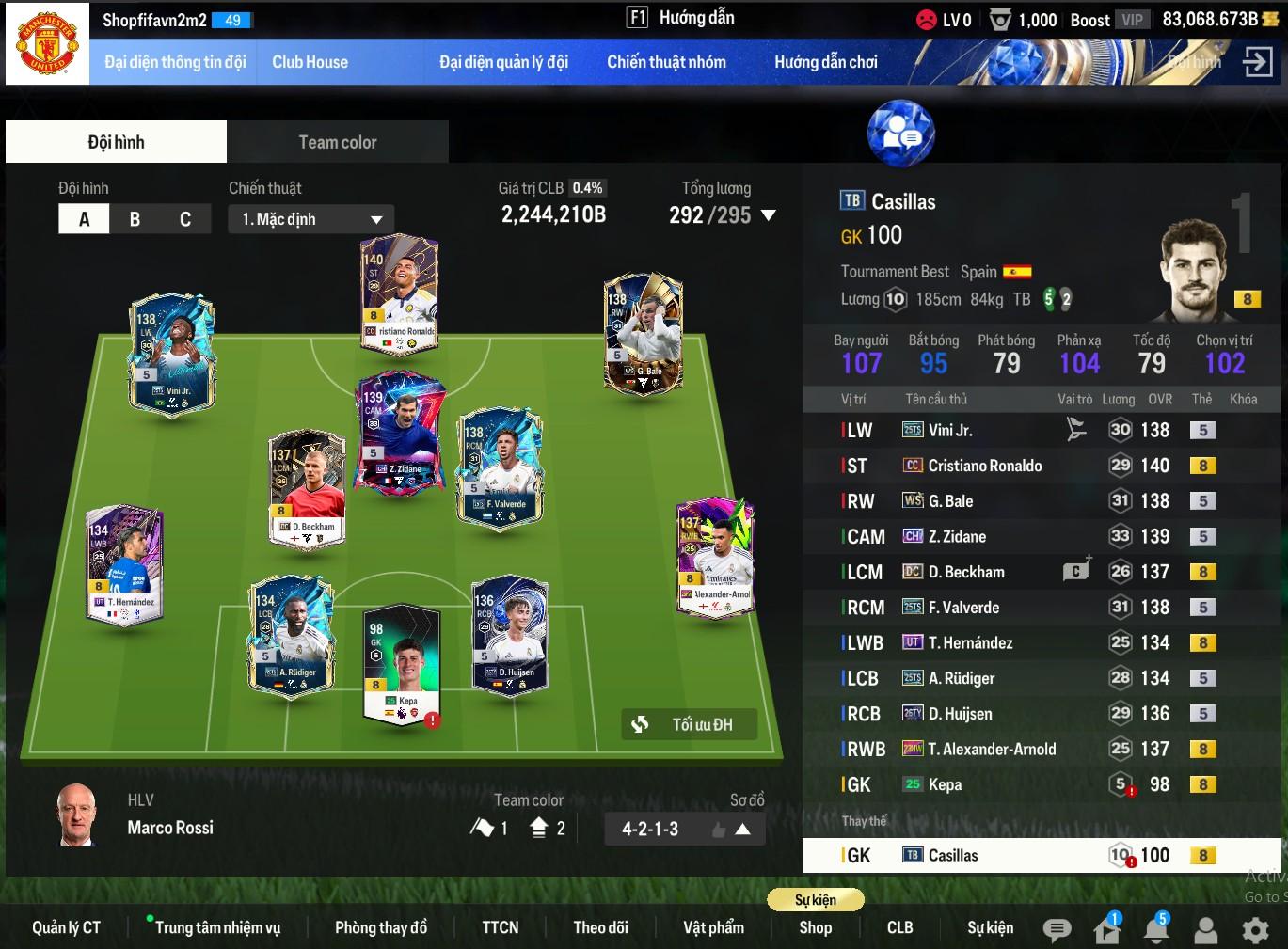The height and width of the screenshot is (949, 1288).
Task: Open the Shop from the bottom bar
Action: pos(815,927)
